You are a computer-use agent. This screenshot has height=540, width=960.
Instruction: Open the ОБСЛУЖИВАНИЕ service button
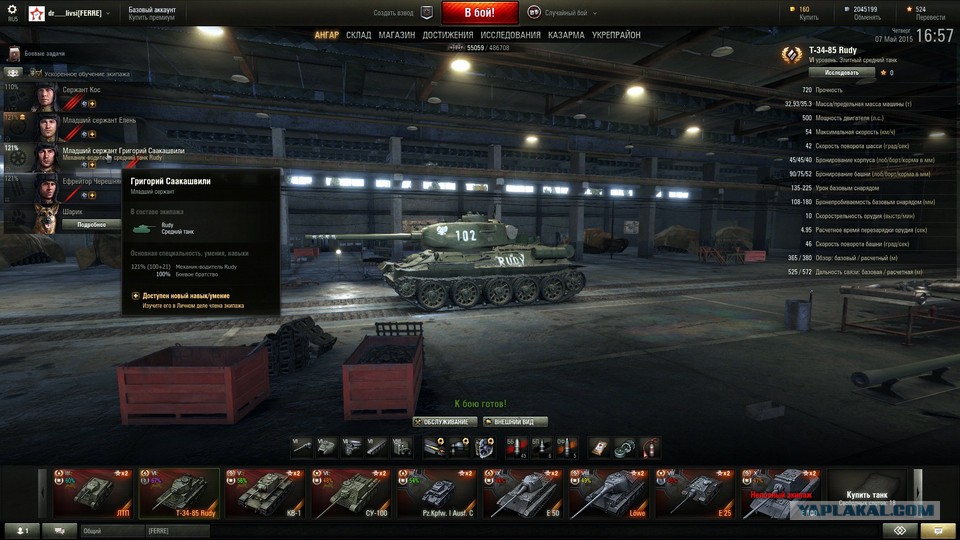pyautogui.click(x=441, y=422)
